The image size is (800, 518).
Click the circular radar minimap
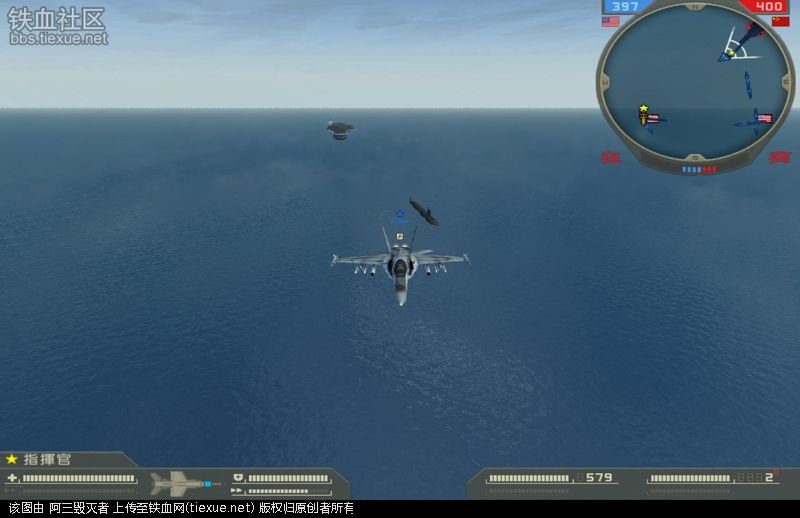pos(697,88)
